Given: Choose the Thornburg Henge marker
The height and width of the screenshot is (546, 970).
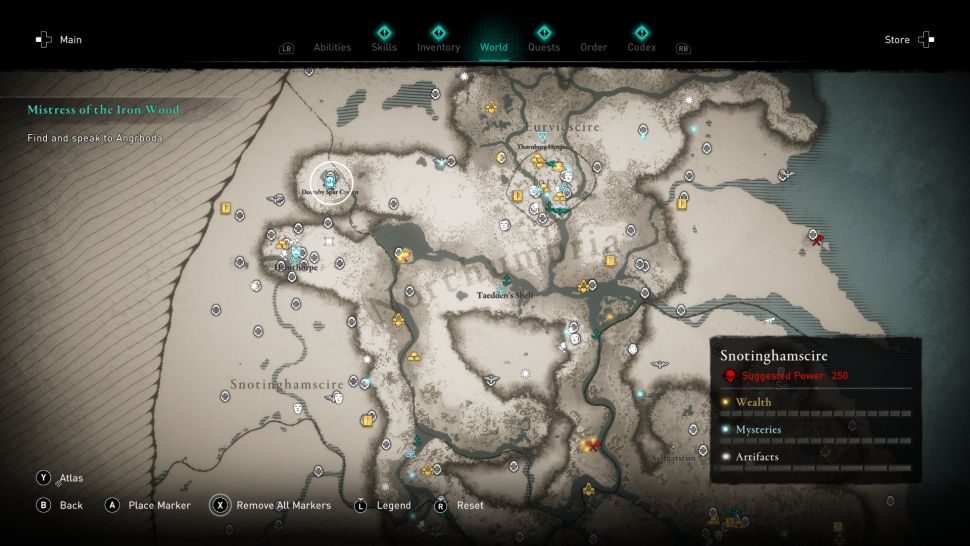Looking at the screenshot, I should pos(542,137).
